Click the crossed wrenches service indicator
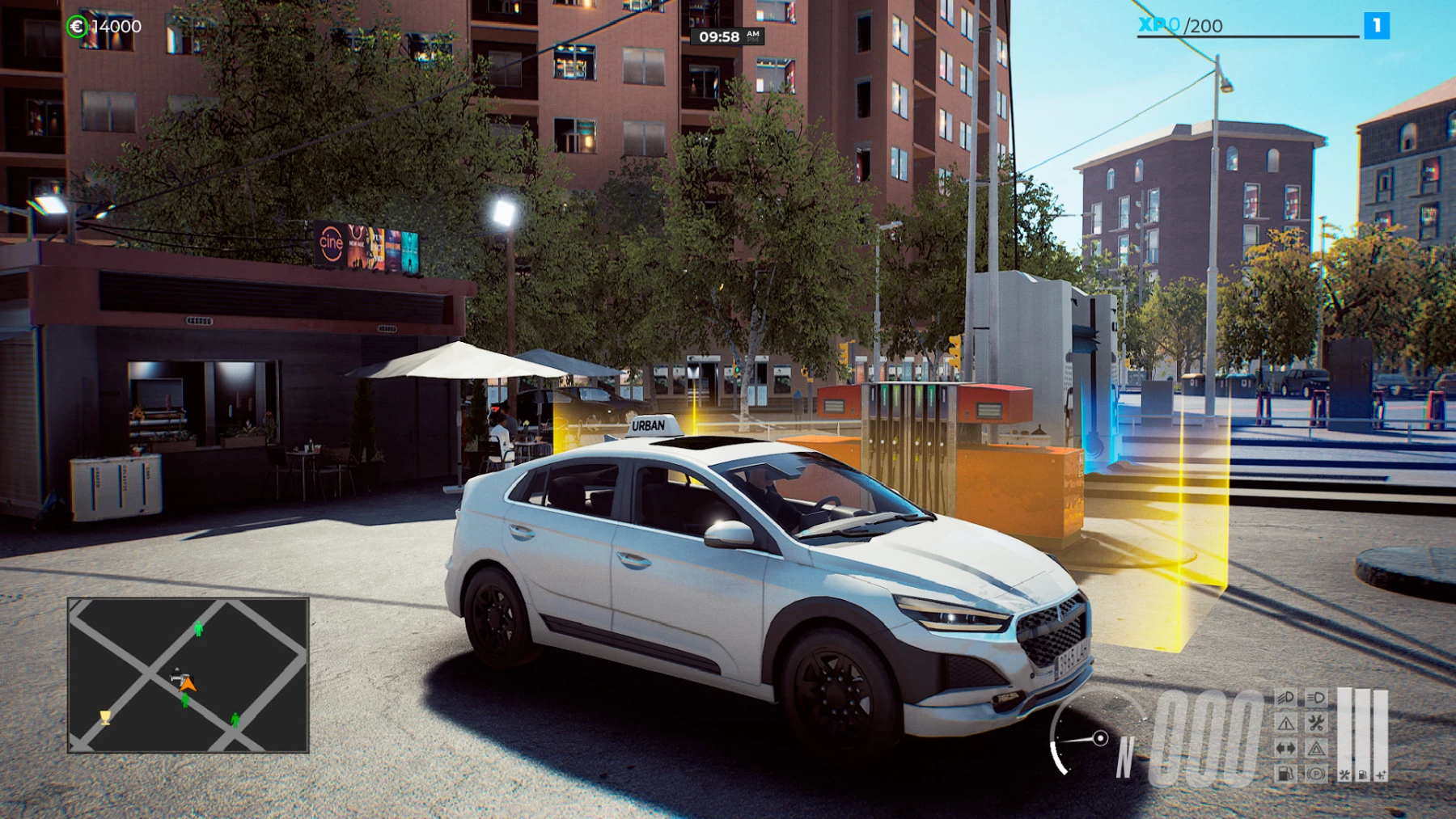The width and height of the screenshot is (1456, 819). pyautogui.click(x=1316, y=722)
